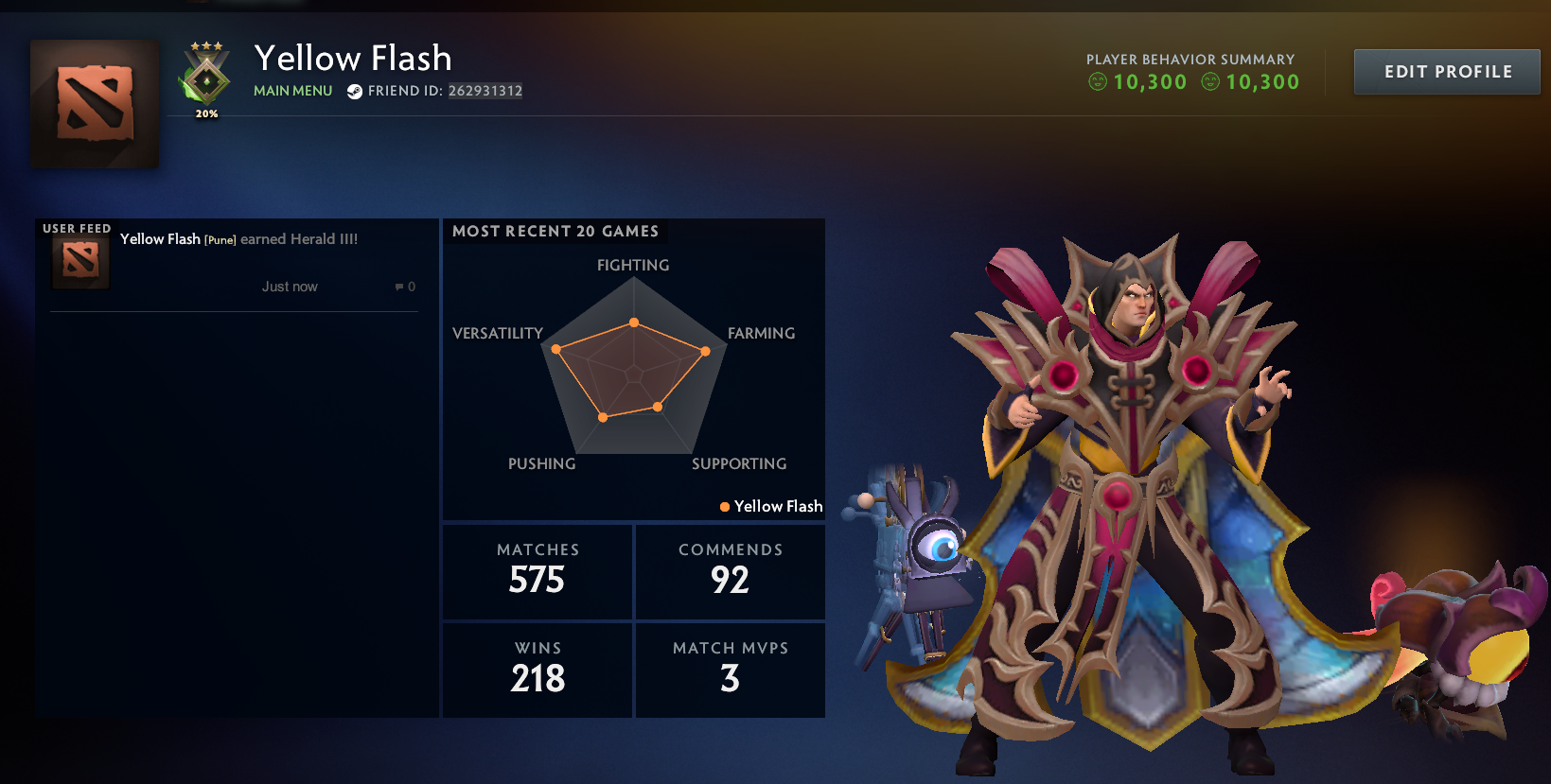Screen dimensions: 1551x784
Task: Click the MATCHES 575 stat tile
Action: [x=537, y=571]
